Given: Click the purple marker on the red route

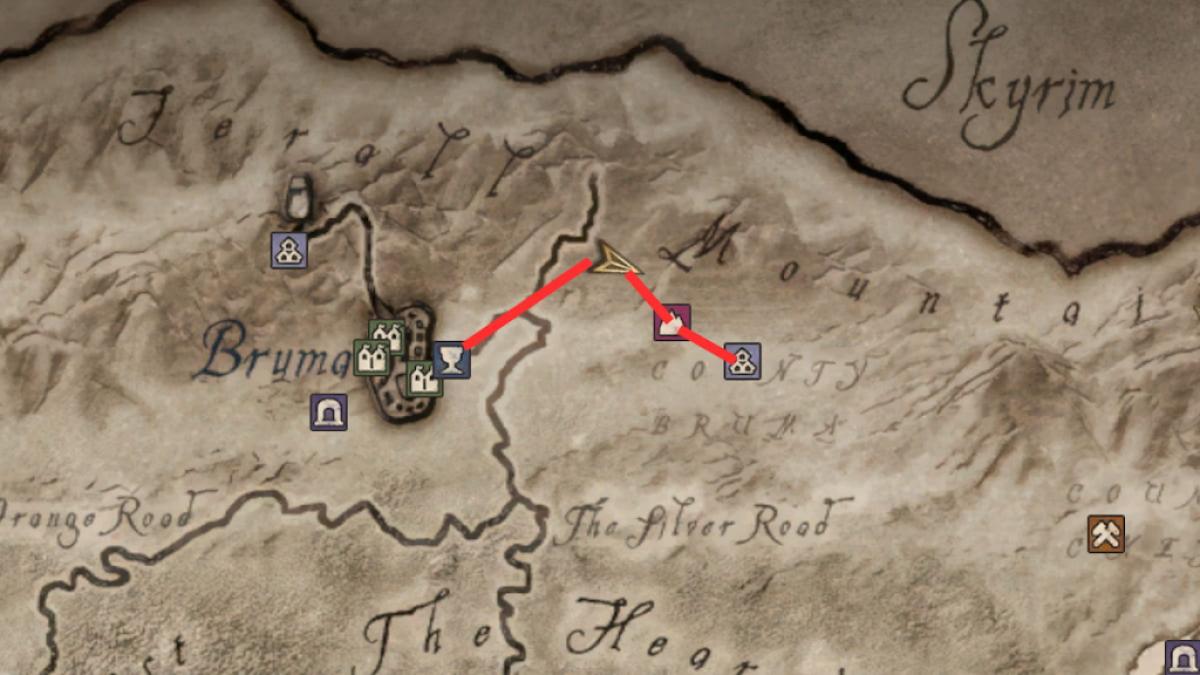Looking at the screenshot, I should click(x=671, y=323).
